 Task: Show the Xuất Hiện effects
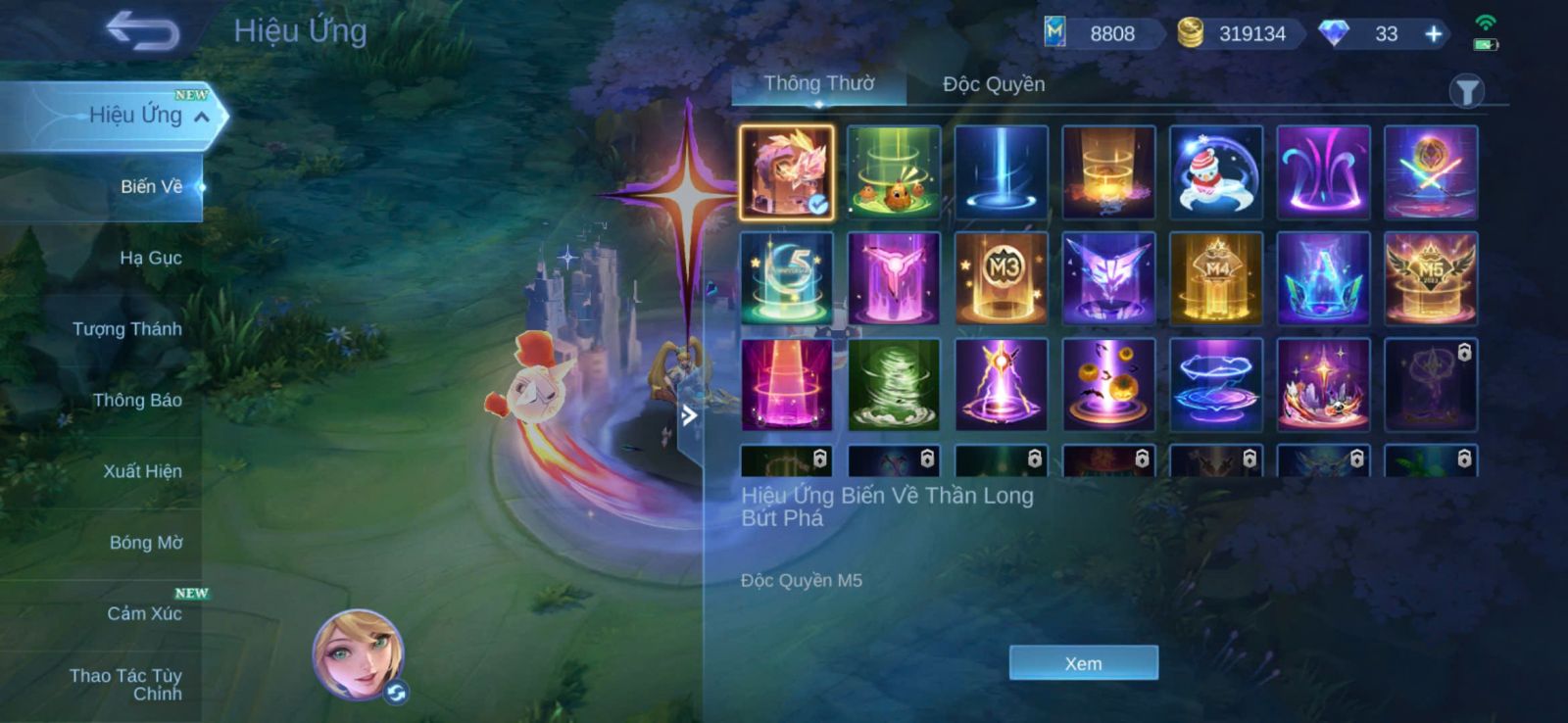[x=142, y=471]
